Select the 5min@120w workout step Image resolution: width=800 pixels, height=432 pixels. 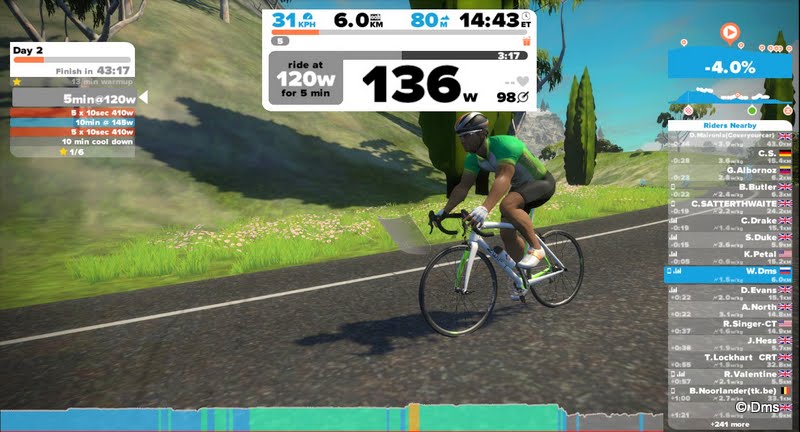73,99
